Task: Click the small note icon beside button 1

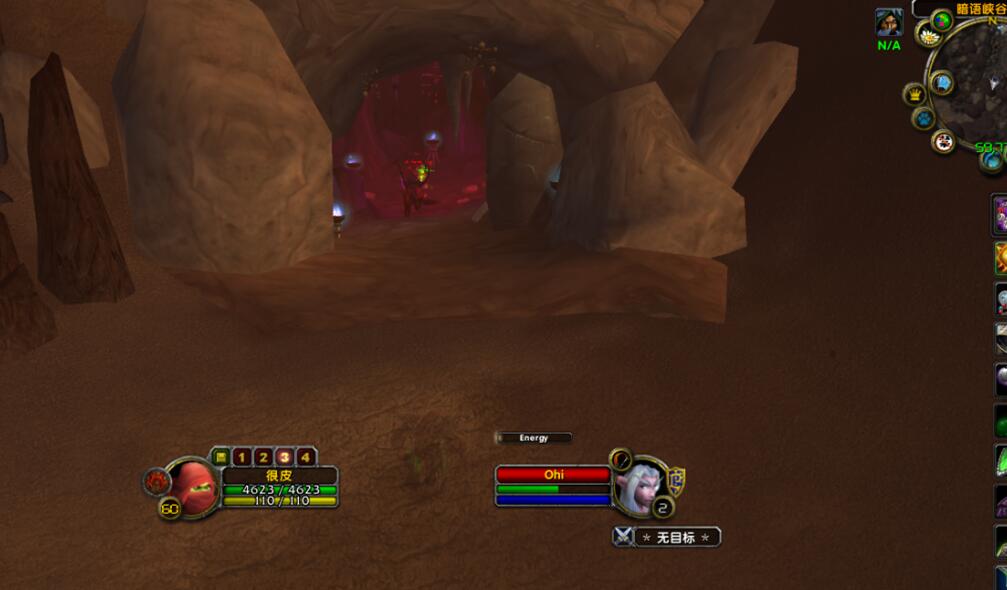Action: click(x=221, y=457)
